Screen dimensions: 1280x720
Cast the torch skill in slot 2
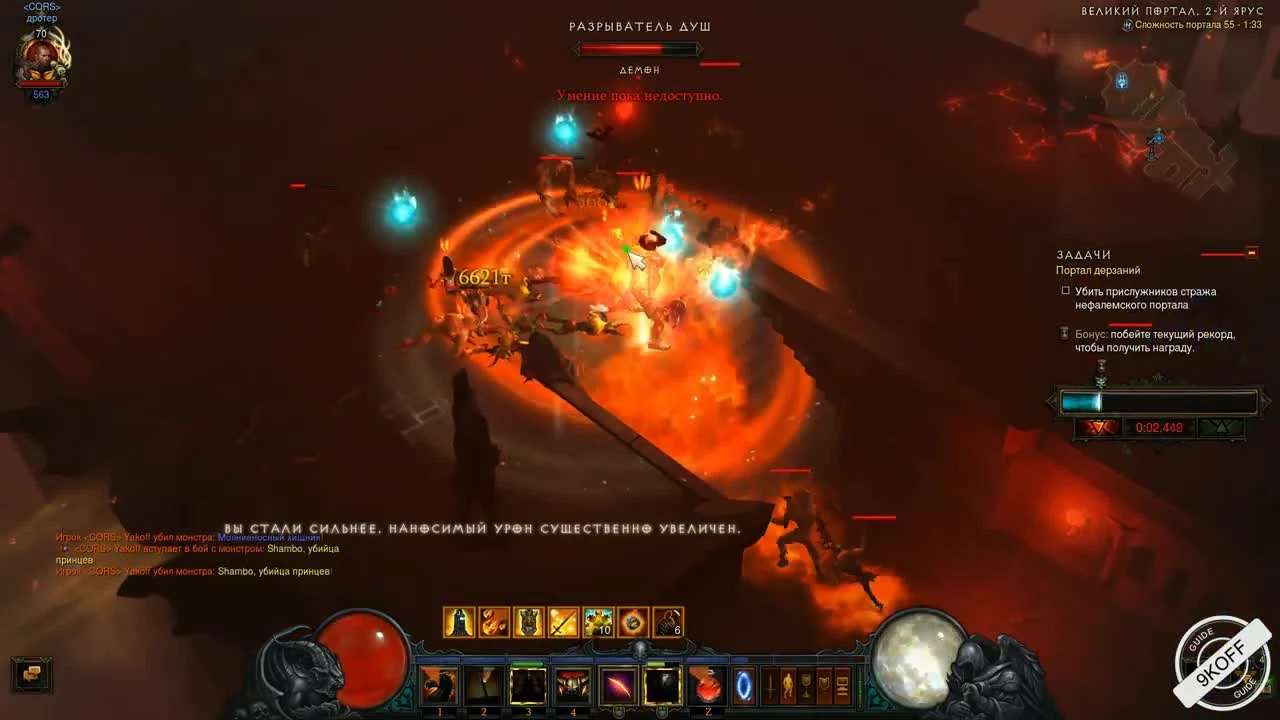tap(483, 686)
